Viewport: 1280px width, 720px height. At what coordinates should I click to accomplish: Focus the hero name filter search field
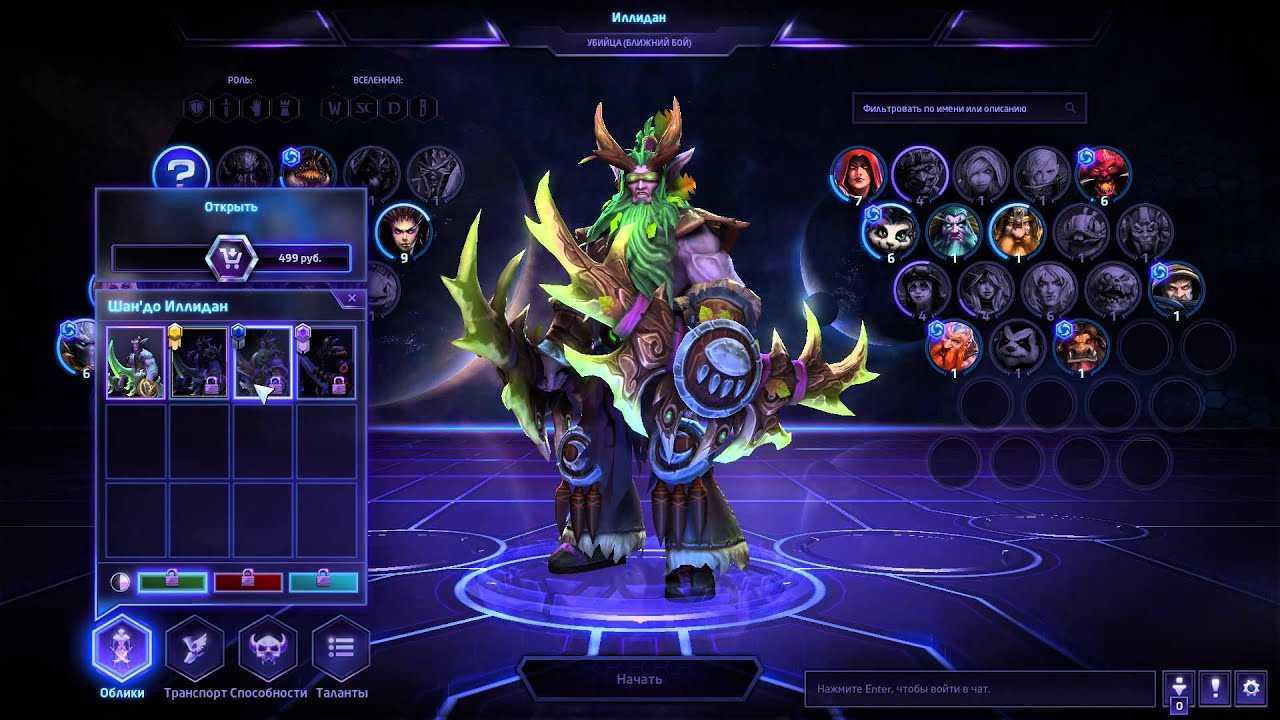tap(960, 108)
